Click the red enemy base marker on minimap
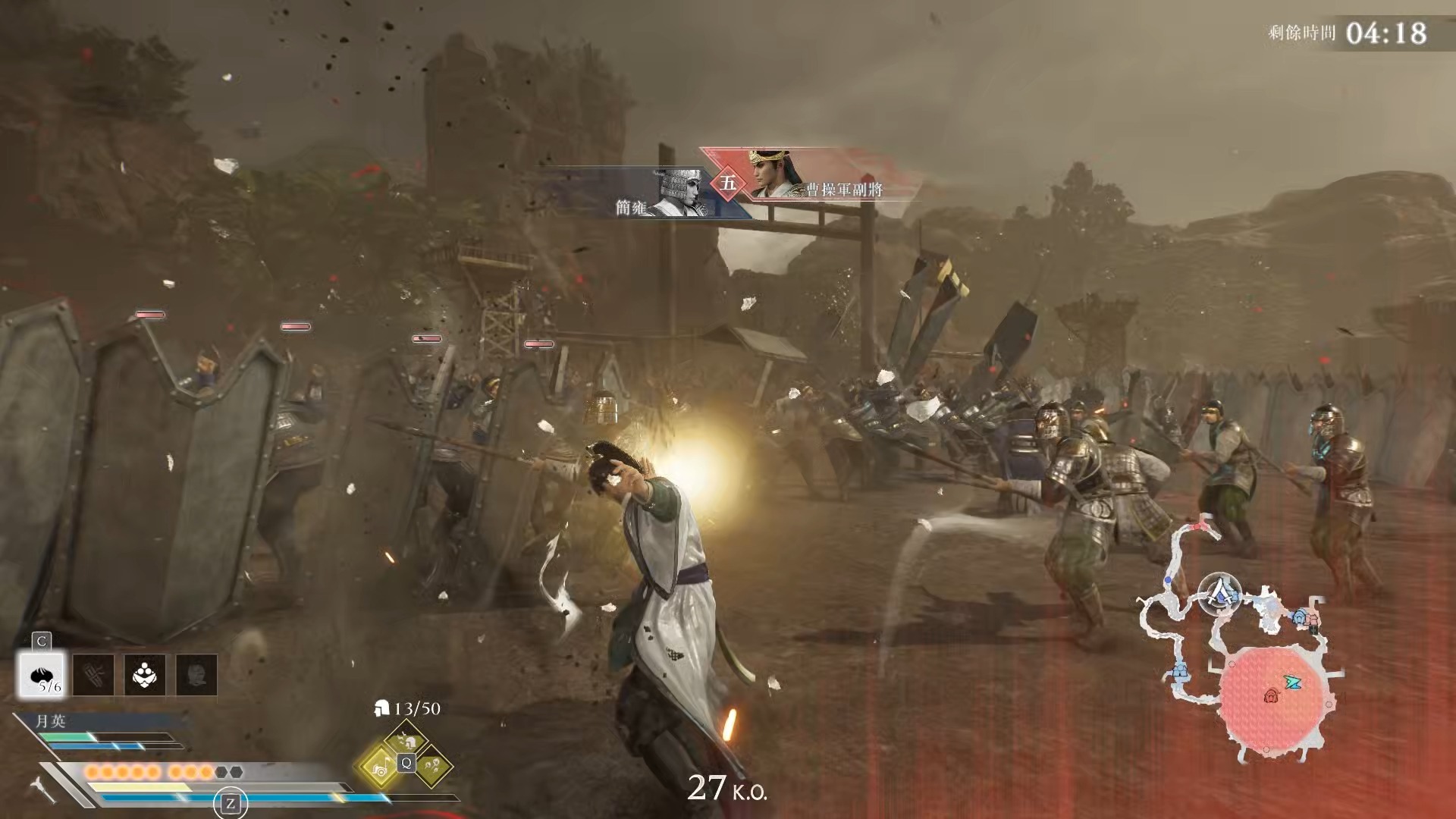Screen dimensions: 1456x819 pyautogui.click(x=1272, y=695)
